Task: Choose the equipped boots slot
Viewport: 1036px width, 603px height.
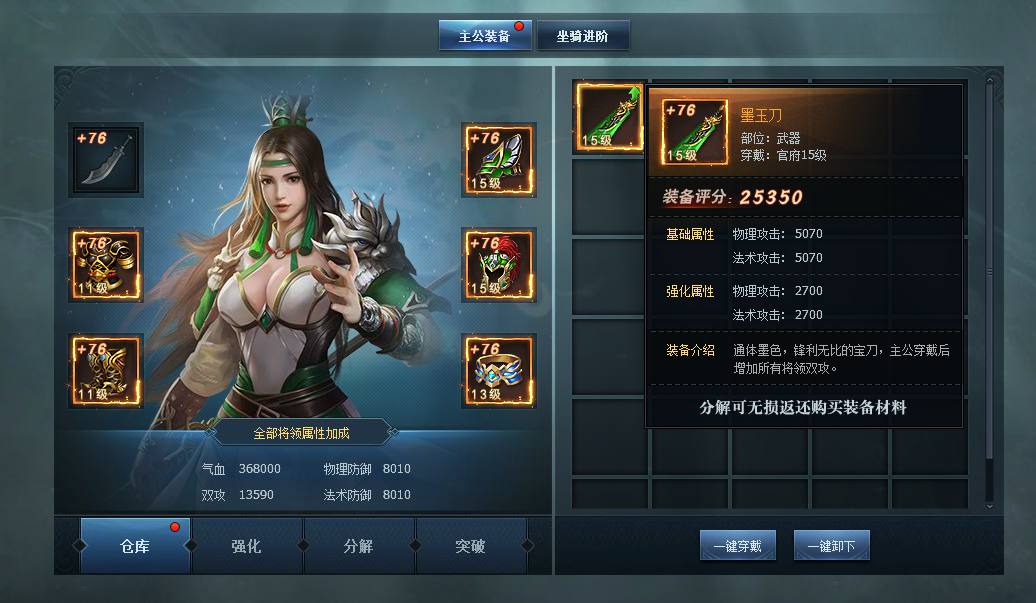Action: pos(106,371)
